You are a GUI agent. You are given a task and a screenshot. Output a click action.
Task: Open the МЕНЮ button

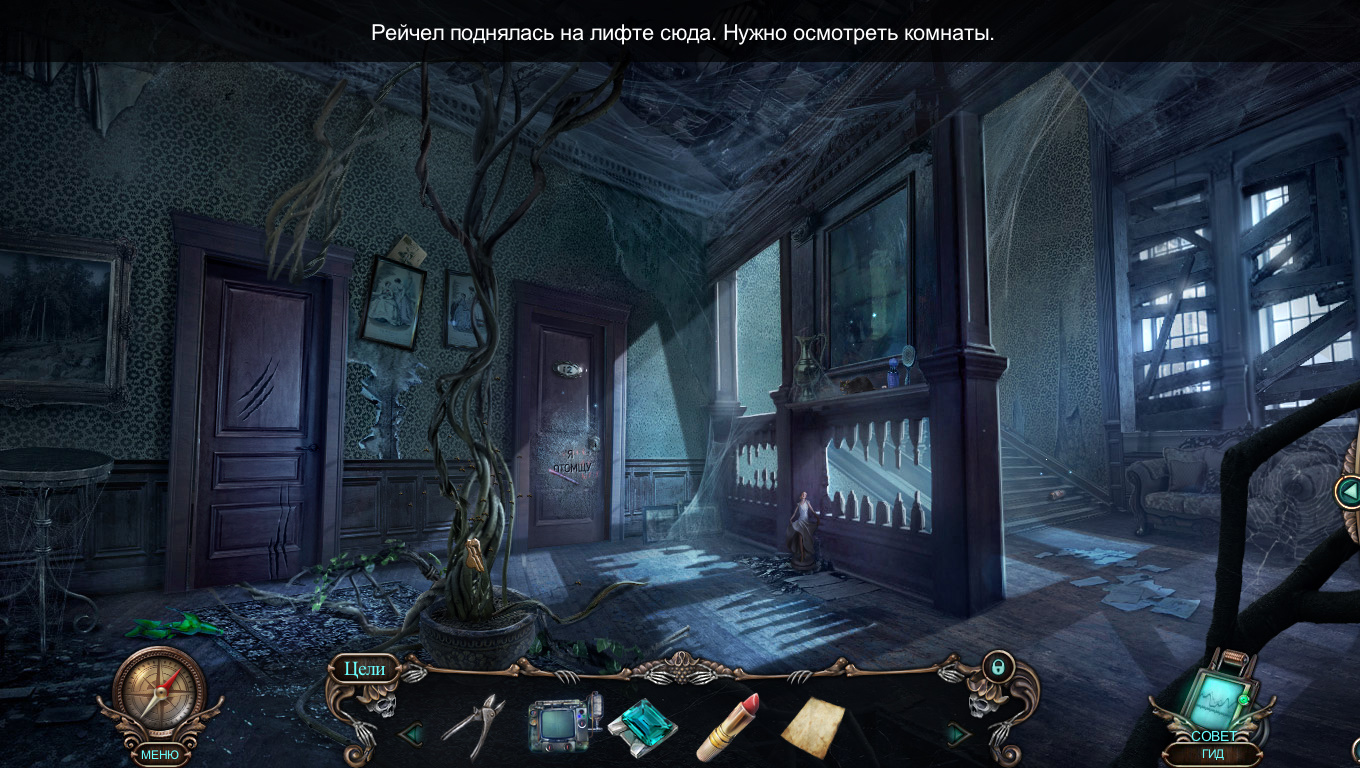pos(160,755)
